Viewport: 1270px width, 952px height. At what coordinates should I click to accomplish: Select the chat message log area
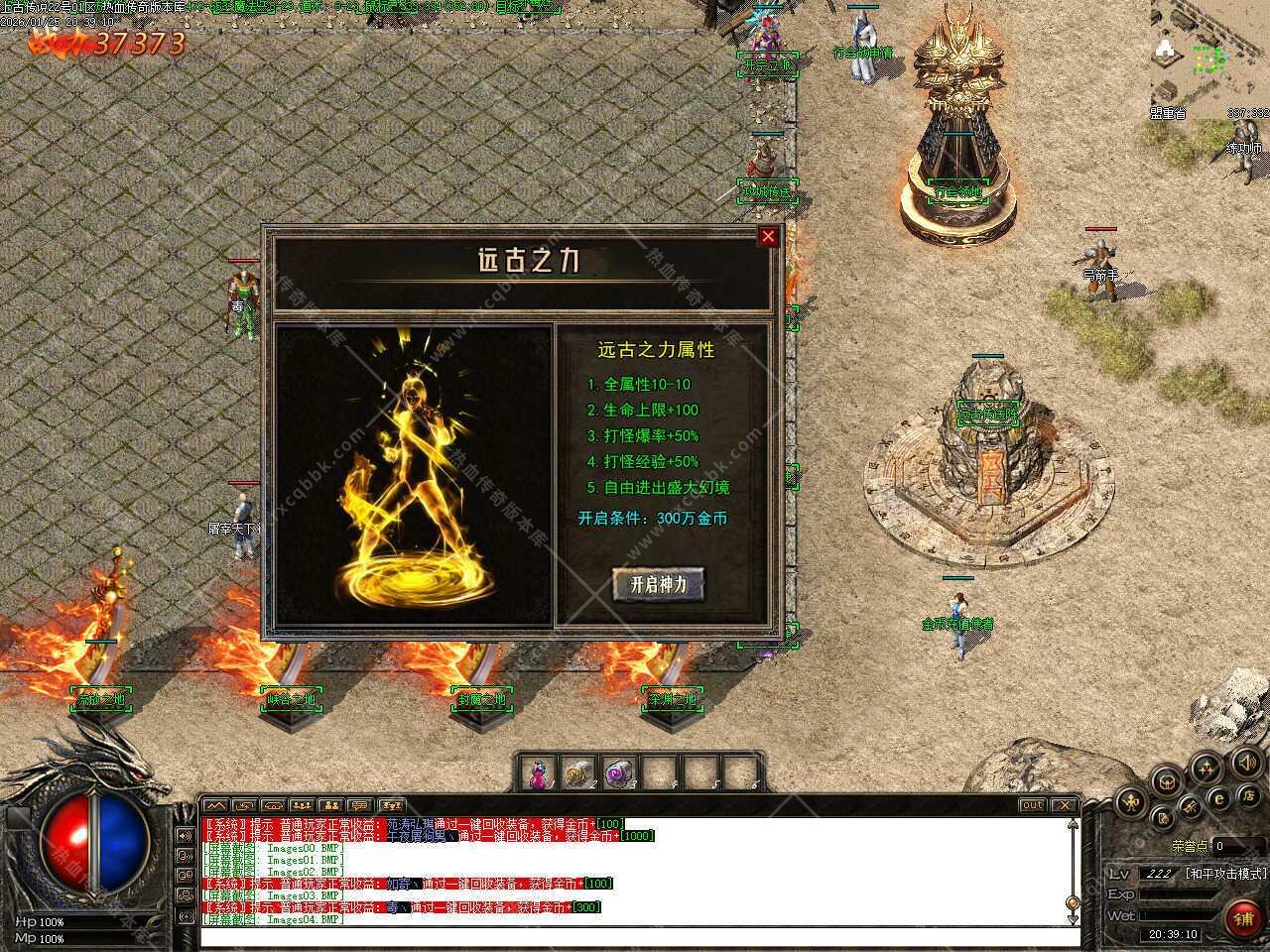pyautogui.click(x=635, y=871)
